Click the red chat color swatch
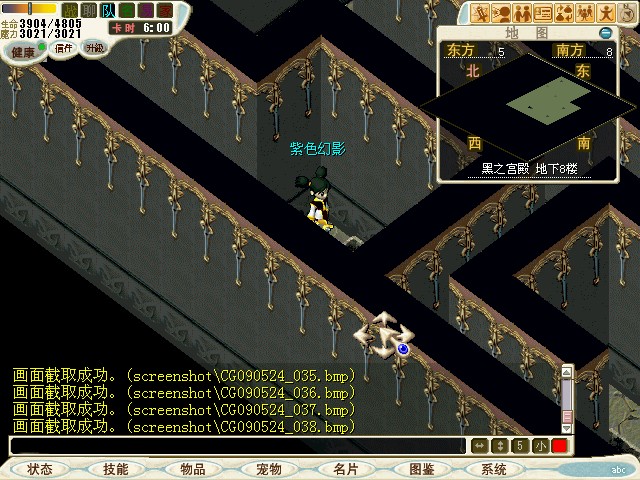The width and height of the screenshot is (640, 480). tap(559, 446)
